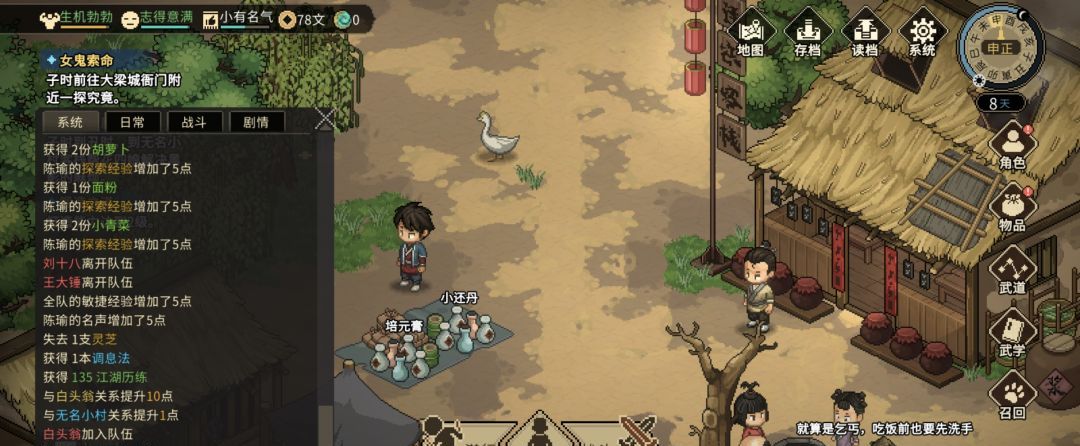
Task: Switch to the 日常 log tab
Action: (x=132, y=122)
